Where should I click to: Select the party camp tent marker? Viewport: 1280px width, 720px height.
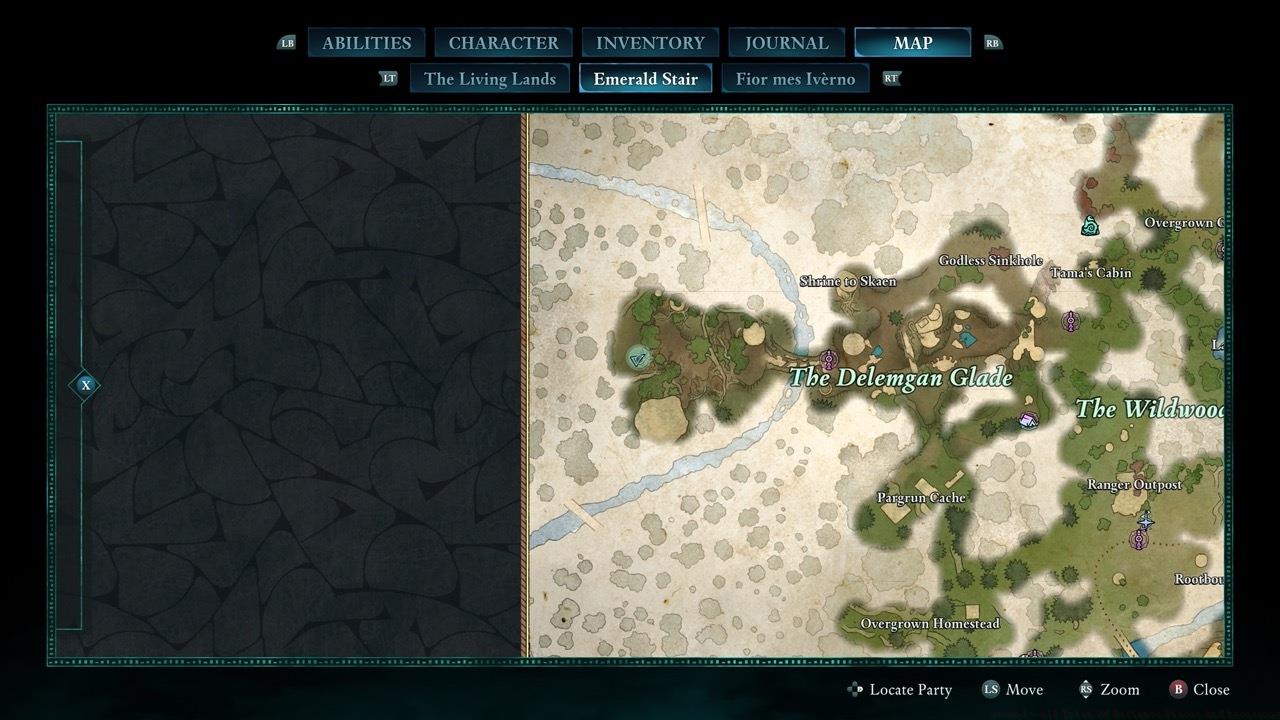coord(1027,420)
